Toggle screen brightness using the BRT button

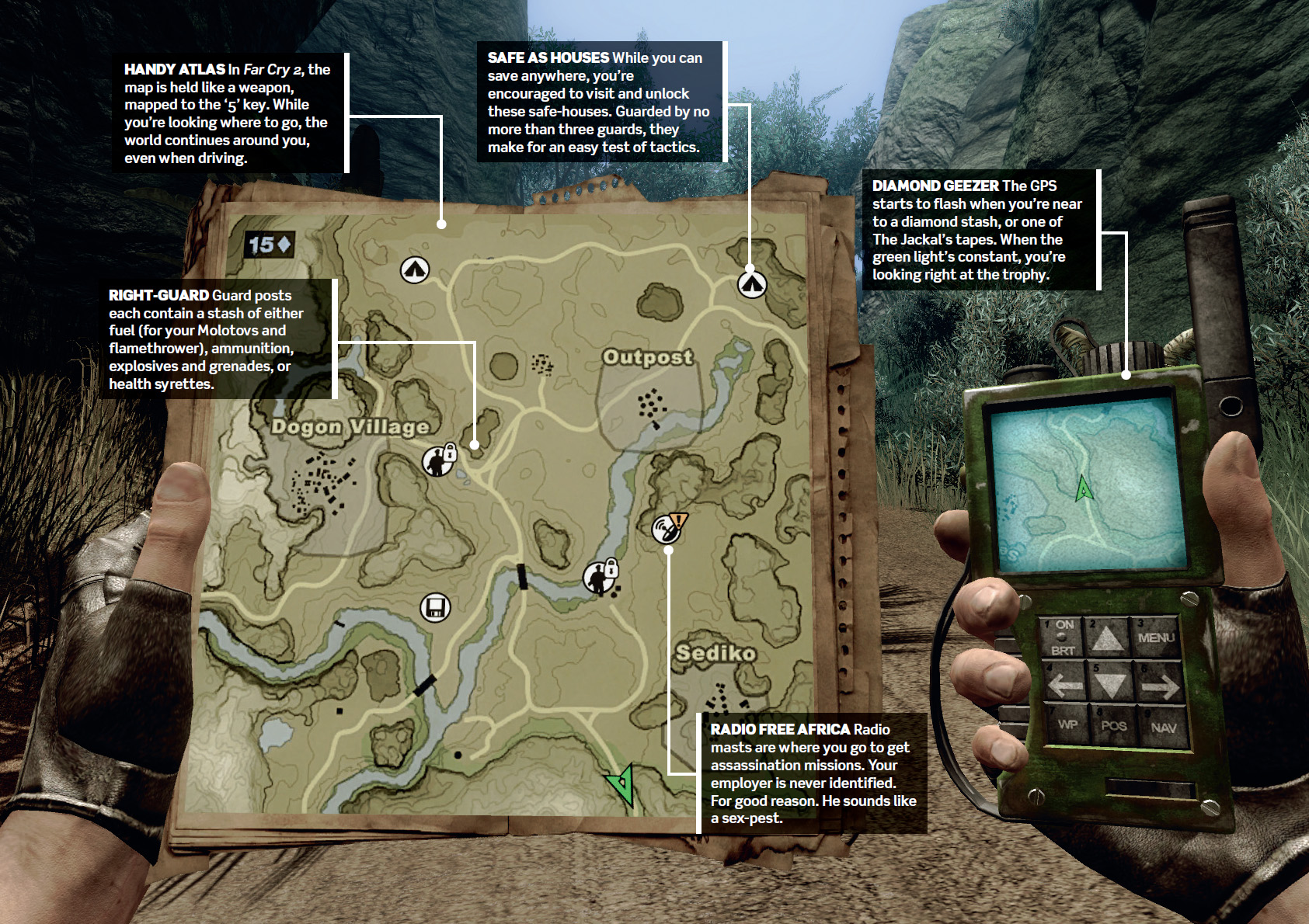click(1064, 651)
